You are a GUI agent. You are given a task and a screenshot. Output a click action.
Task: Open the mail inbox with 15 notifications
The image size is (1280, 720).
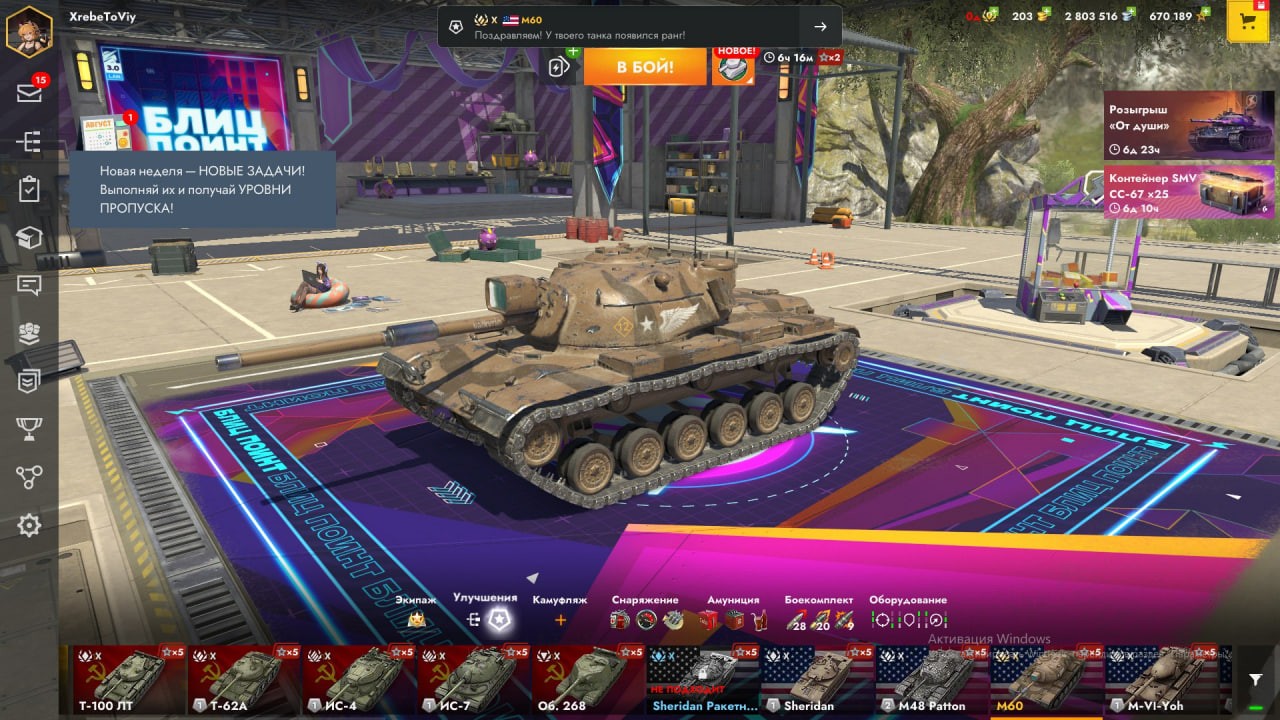coord(29,93)
